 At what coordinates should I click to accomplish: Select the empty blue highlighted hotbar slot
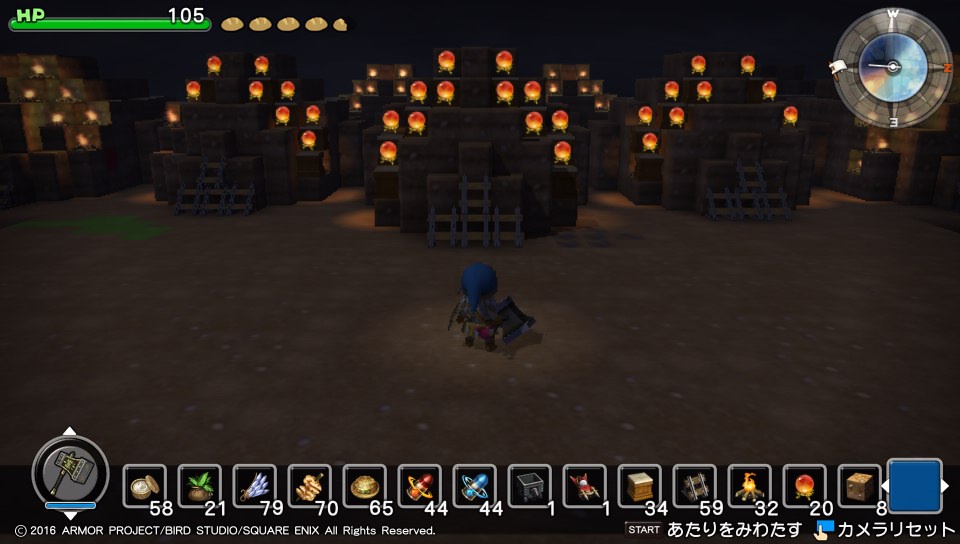pyautogui.click(x=914, y=486)
